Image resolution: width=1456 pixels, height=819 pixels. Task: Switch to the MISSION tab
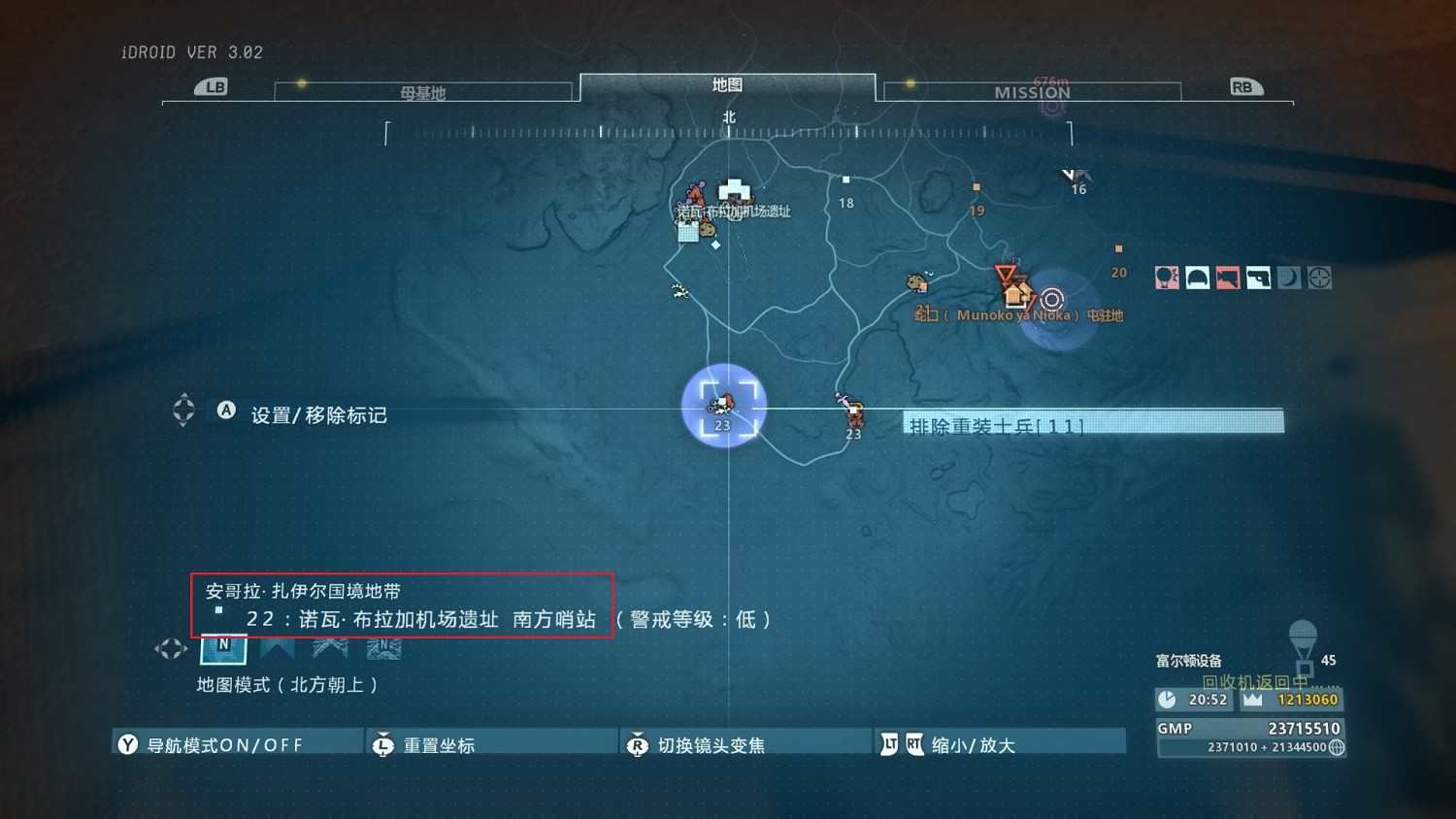point(1031,92)
